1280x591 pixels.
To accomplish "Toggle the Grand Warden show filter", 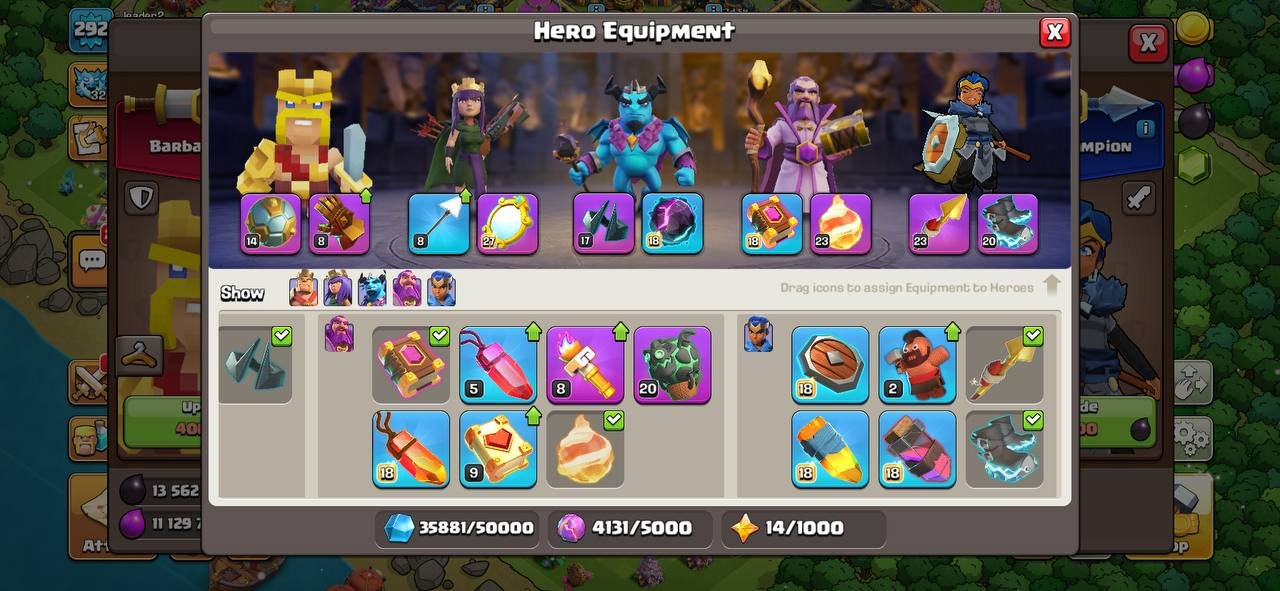I will [407, 290].
